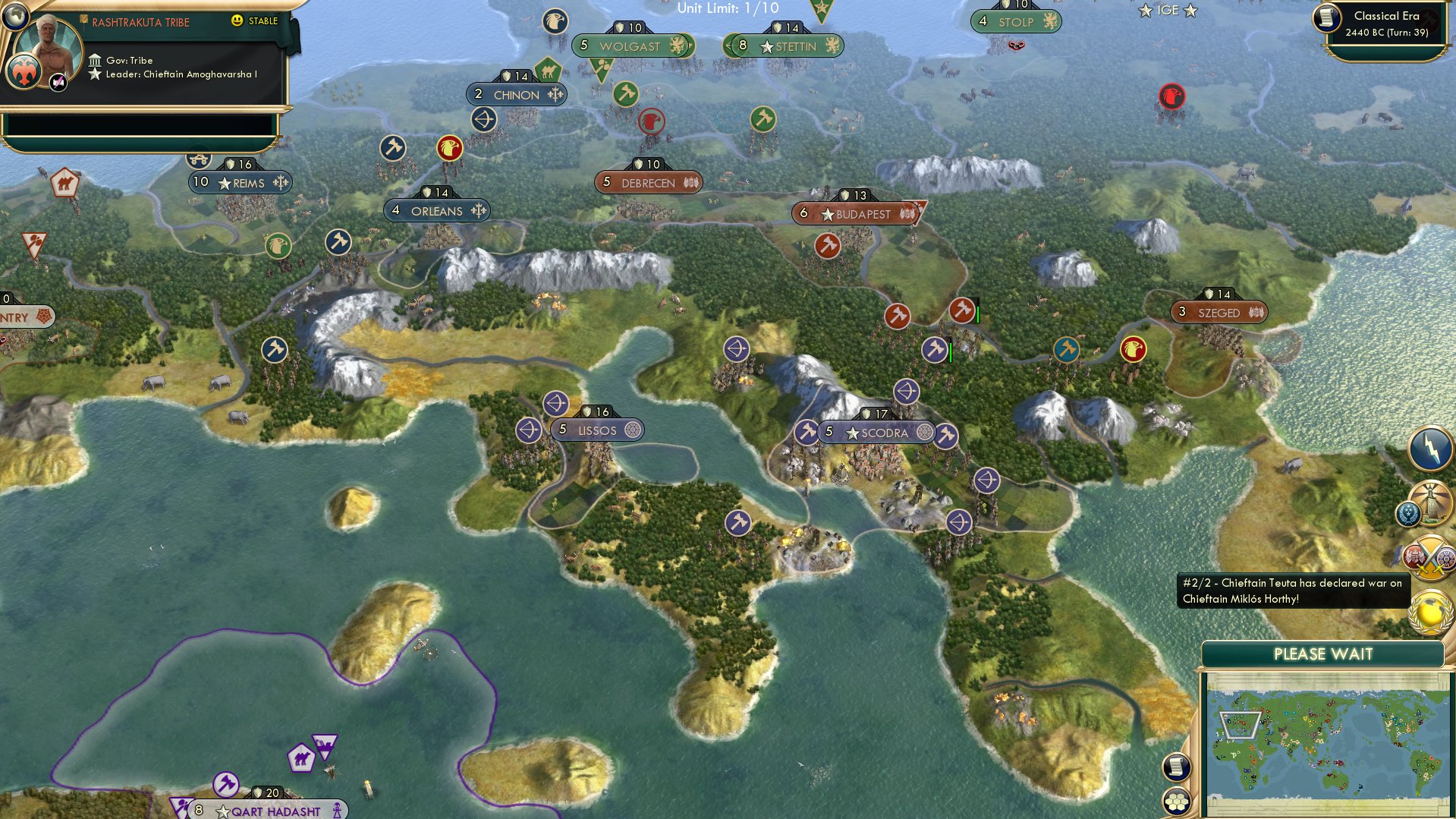Select the purple bow unit icon near Lissos
The width and height of the screenshot is (1456, 819).
tap(556, 403)
